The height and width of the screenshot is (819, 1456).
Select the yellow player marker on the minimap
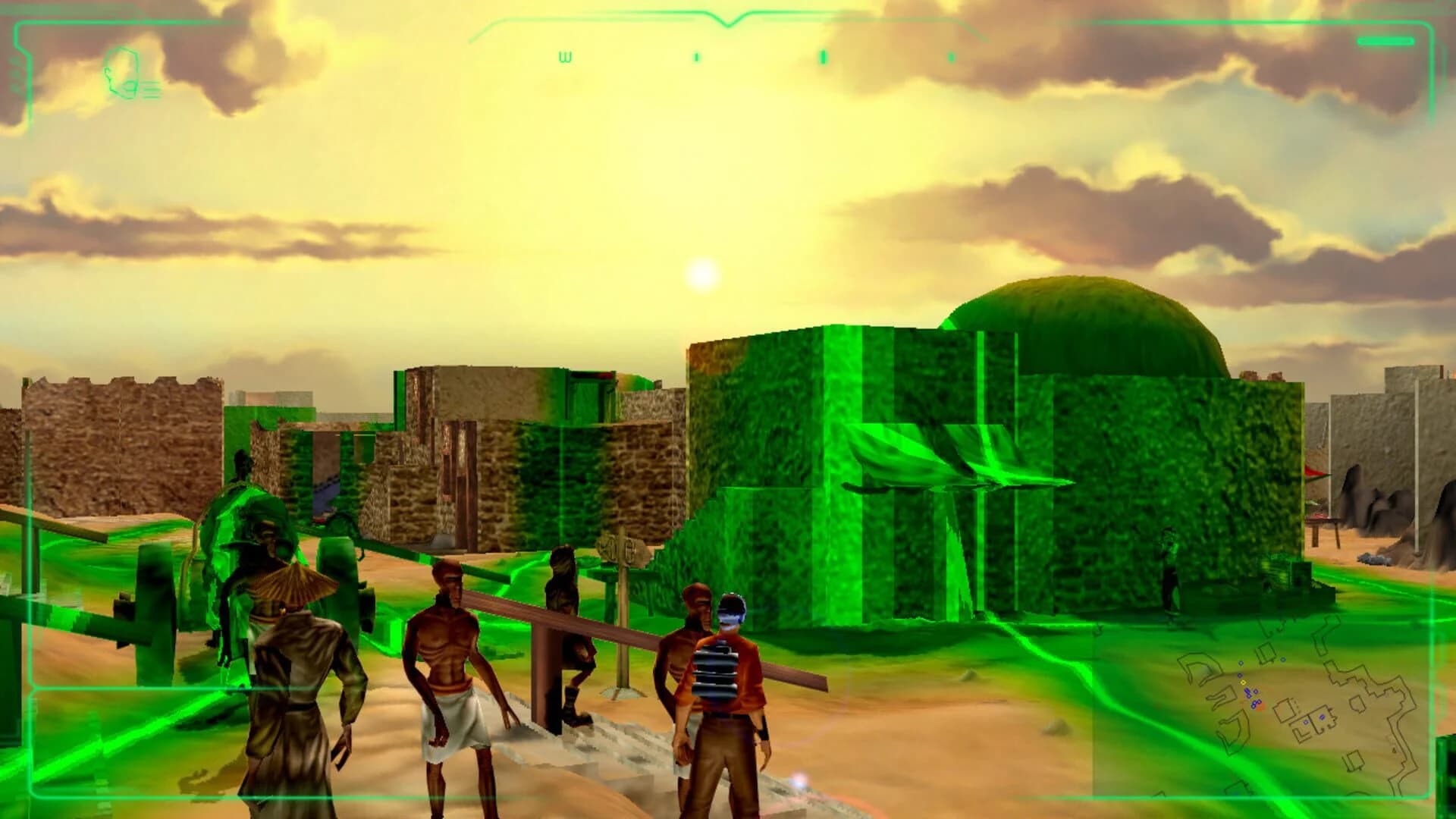1243,682
